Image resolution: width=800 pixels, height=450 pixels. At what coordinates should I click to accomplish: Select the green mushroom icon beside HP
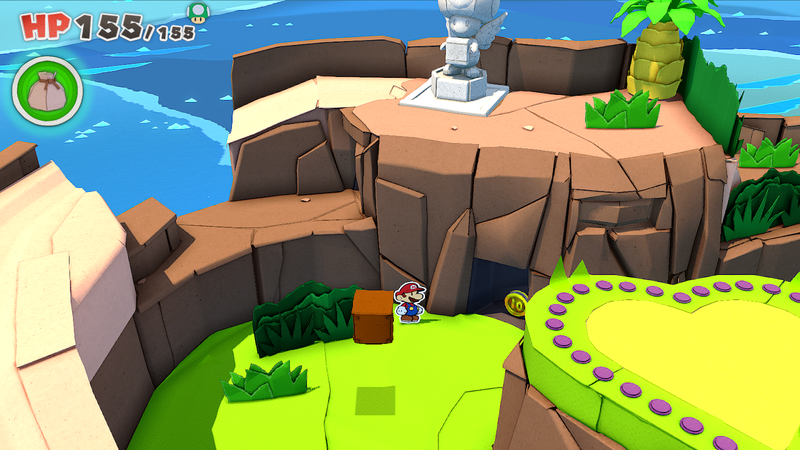click(197, 12)
